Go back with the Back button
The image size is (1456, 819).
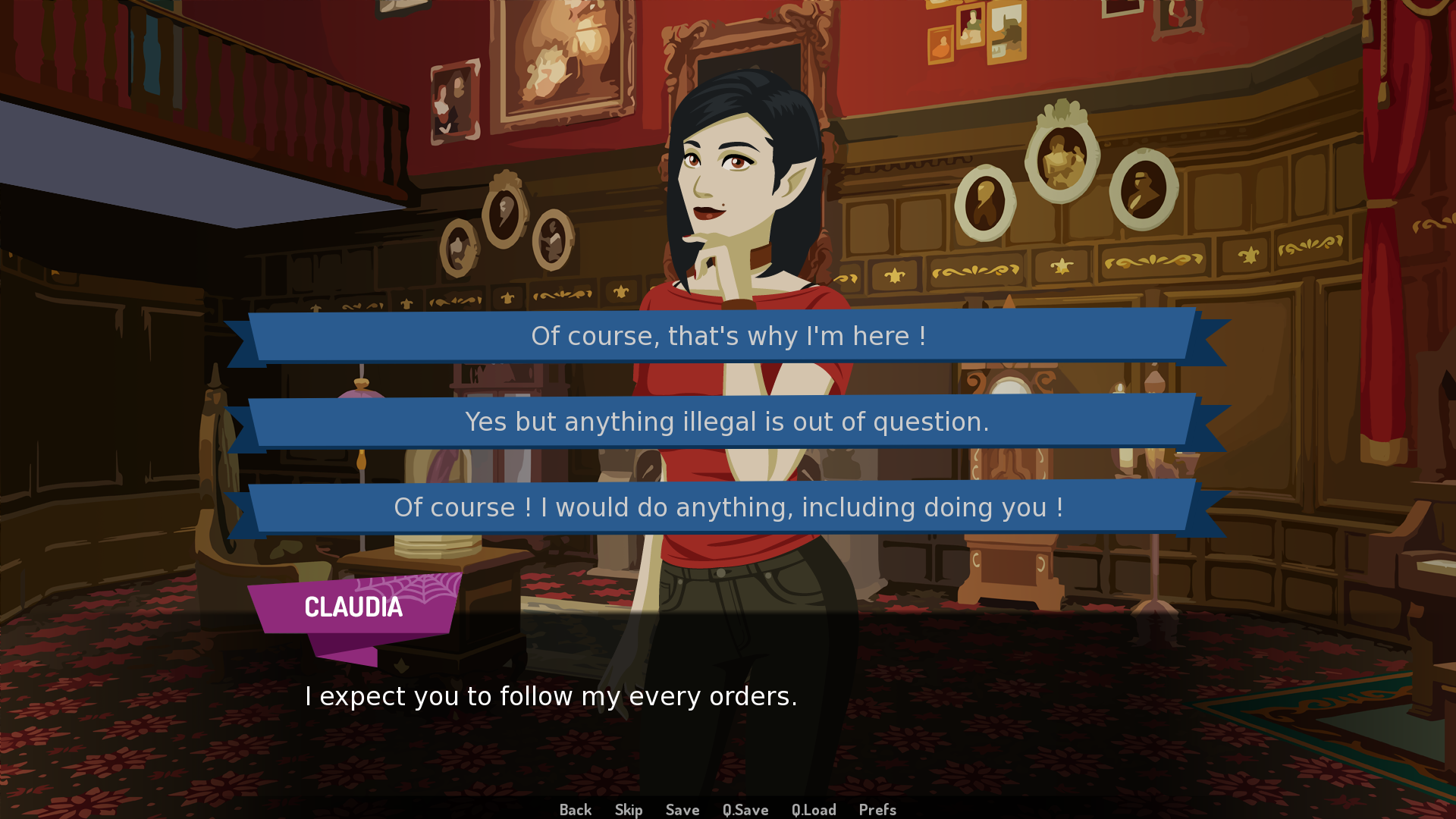576,810
